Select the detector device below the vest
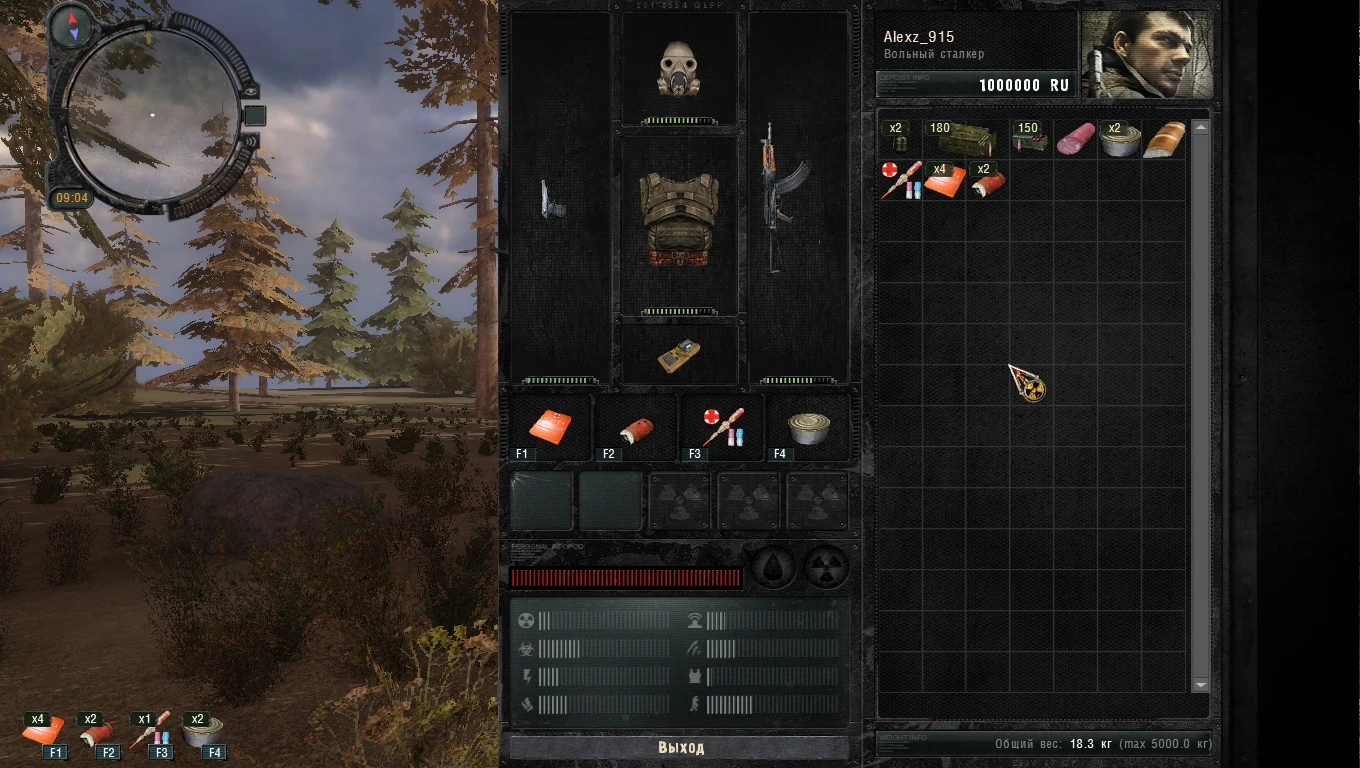 pyautogui.click(x=679, y=353)
